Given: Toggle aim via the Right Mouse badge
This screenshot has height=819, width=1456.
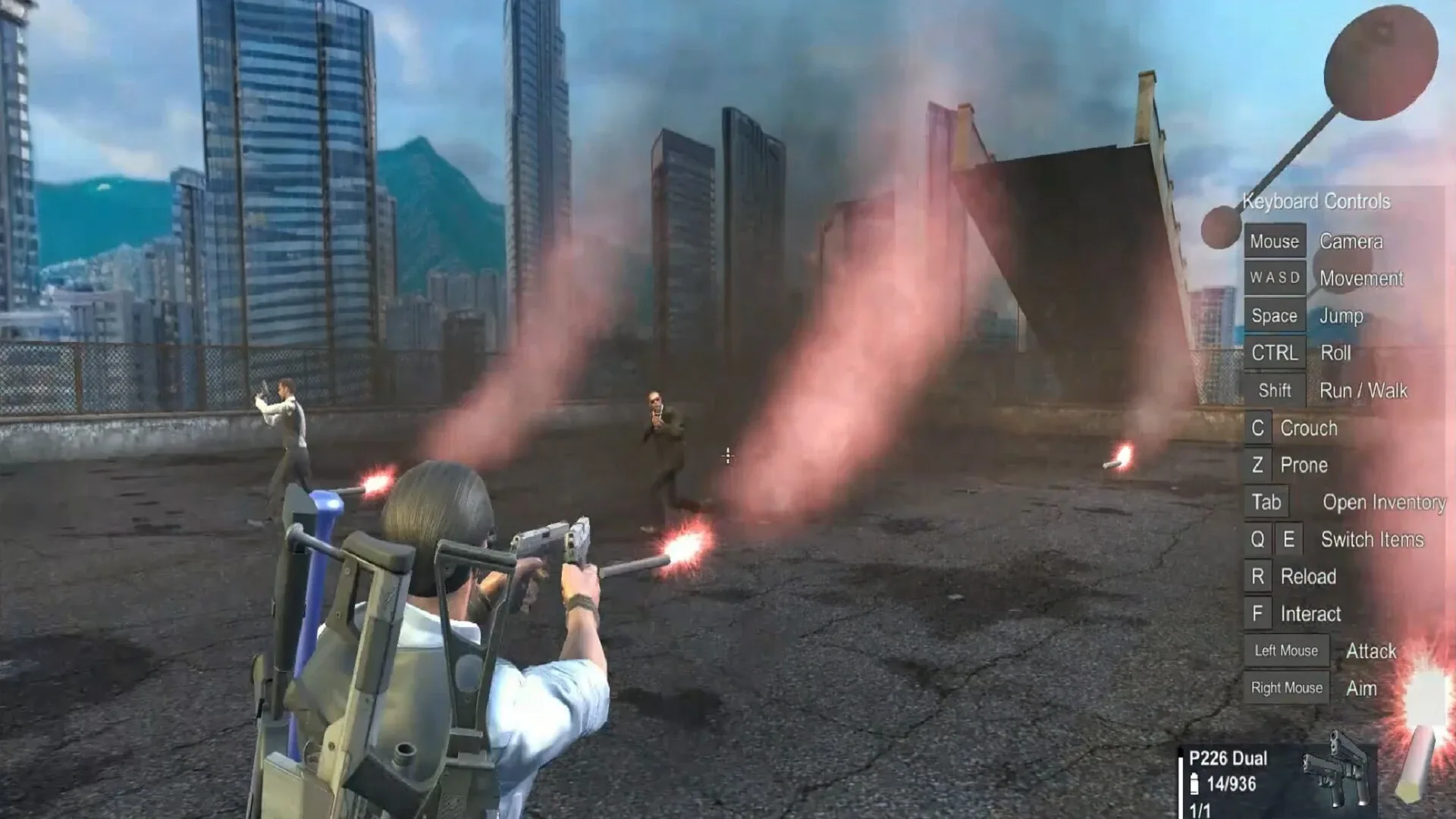Looking at the screenshot, I should 1286,688.
